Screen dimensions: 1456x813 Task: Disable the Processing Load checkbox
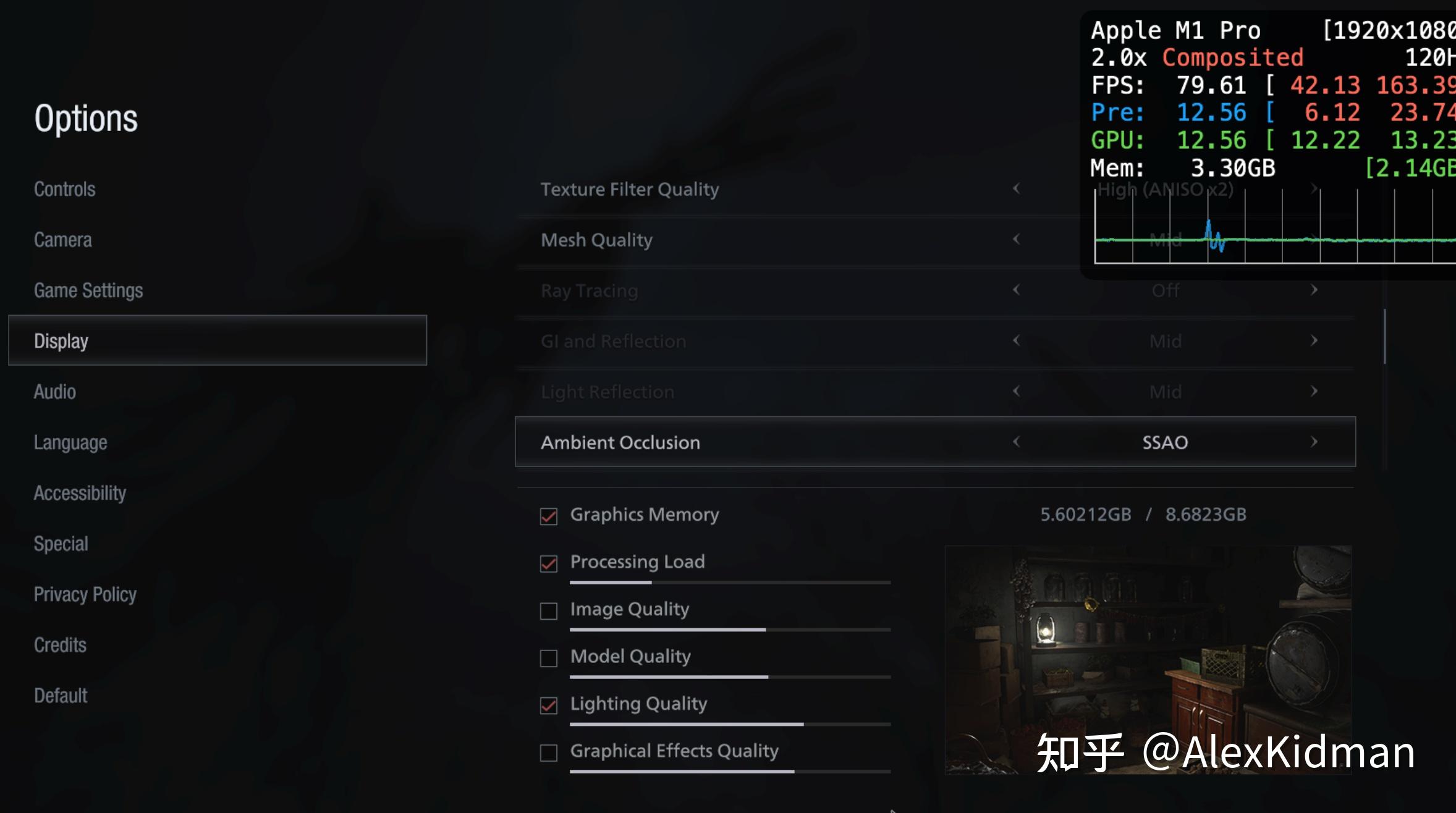coord(549,563)
